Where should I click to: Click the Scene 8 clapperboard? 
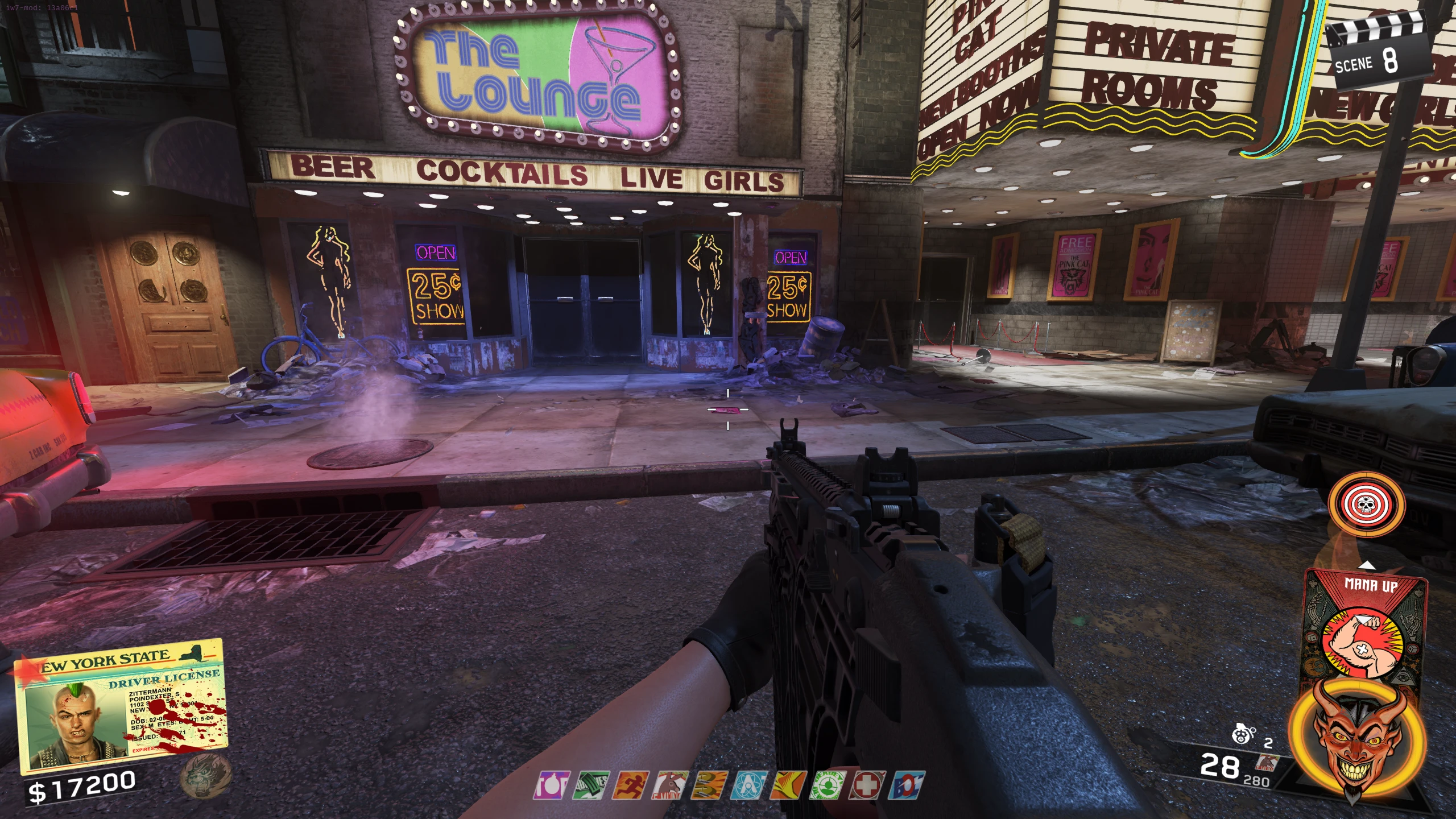1377,52
